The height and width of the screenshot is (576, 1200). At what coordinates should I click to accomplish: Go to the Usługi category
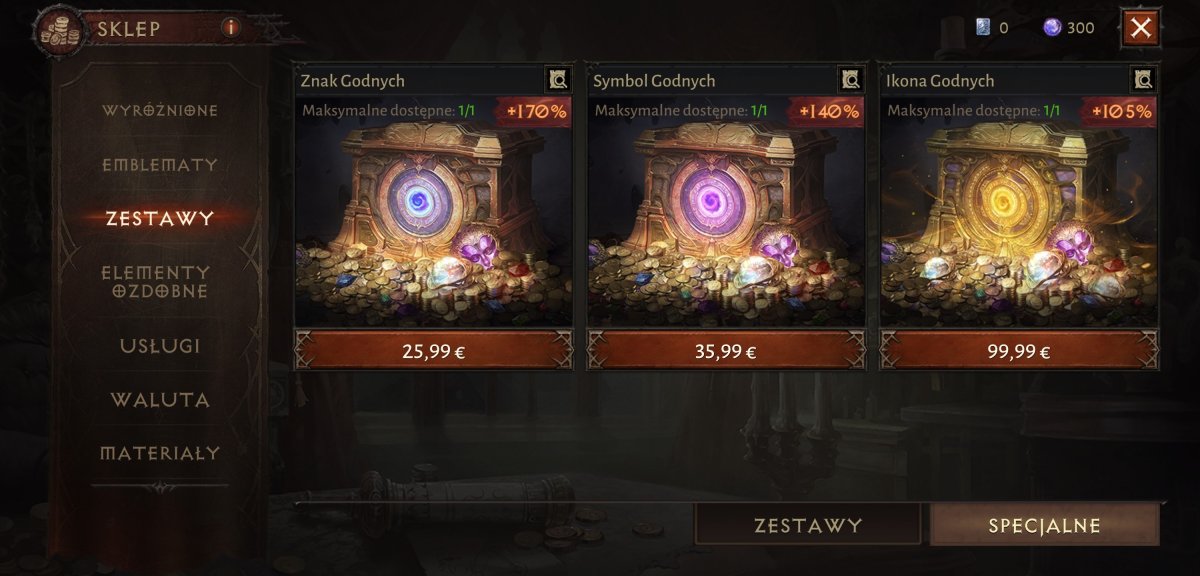coord(160,346)
